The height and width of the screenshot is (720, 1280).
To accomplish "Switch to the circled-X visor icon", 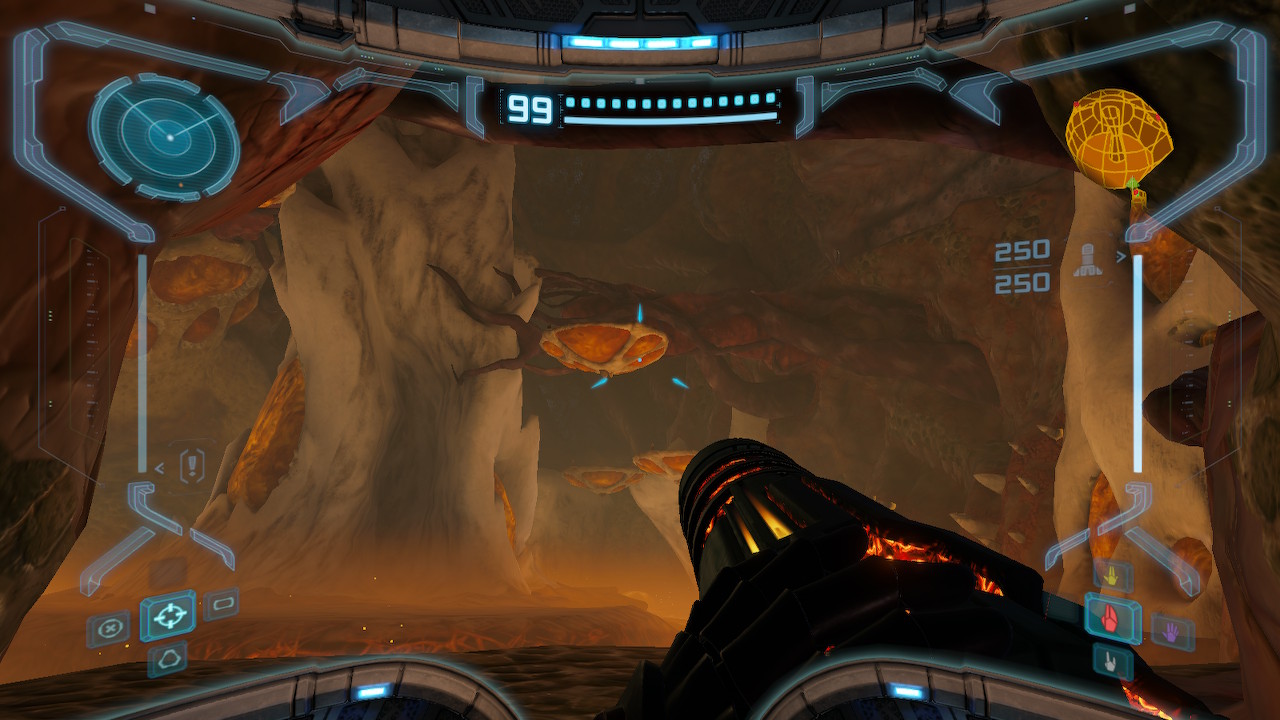I will point(107,630).
